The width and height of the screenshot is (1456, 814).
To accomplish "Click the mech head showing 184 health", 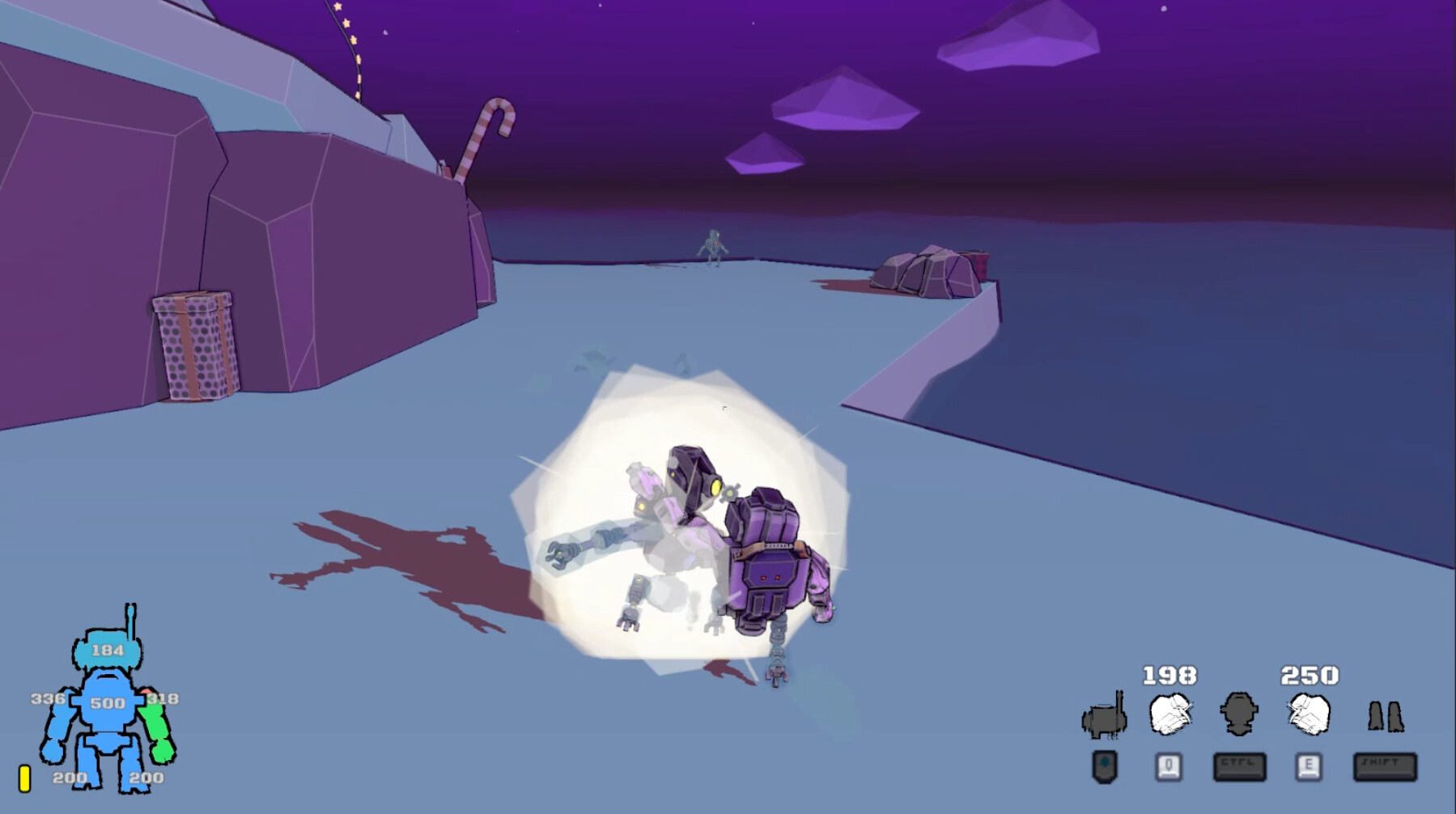I will (109, 648).
